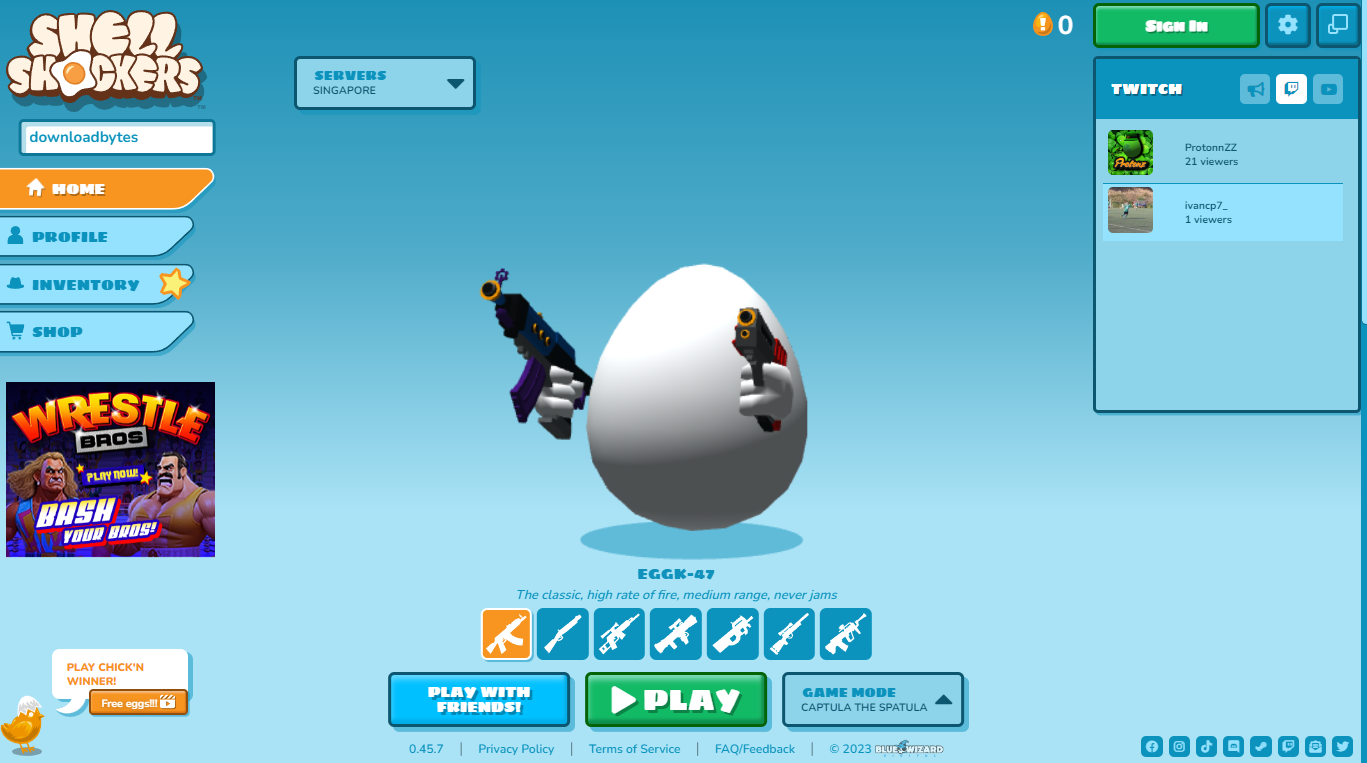1367x763 pixels.
Task: Click the downloadbytes username field
Action: [117, 137]
